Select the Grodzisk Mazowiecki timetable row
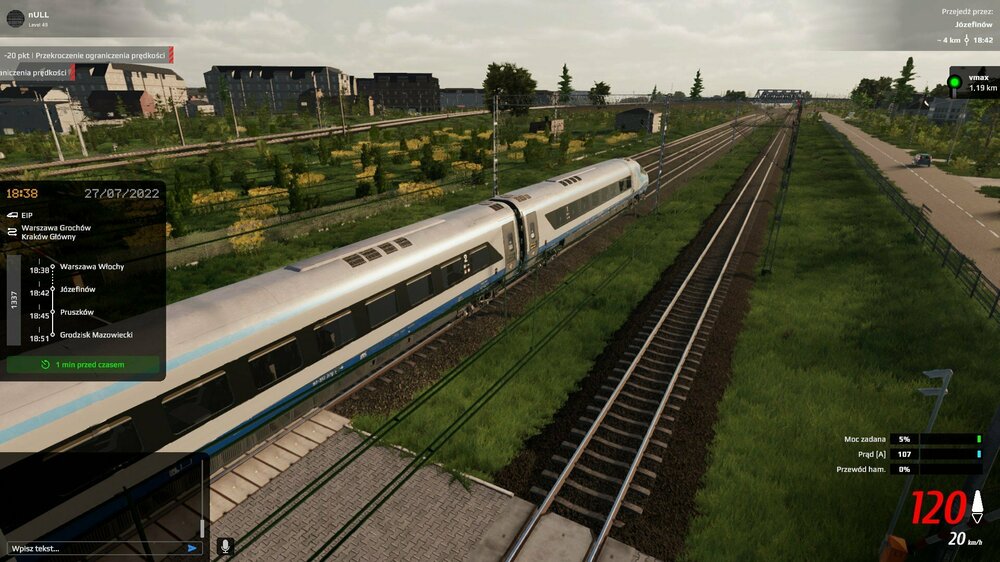 coord(96,335)
